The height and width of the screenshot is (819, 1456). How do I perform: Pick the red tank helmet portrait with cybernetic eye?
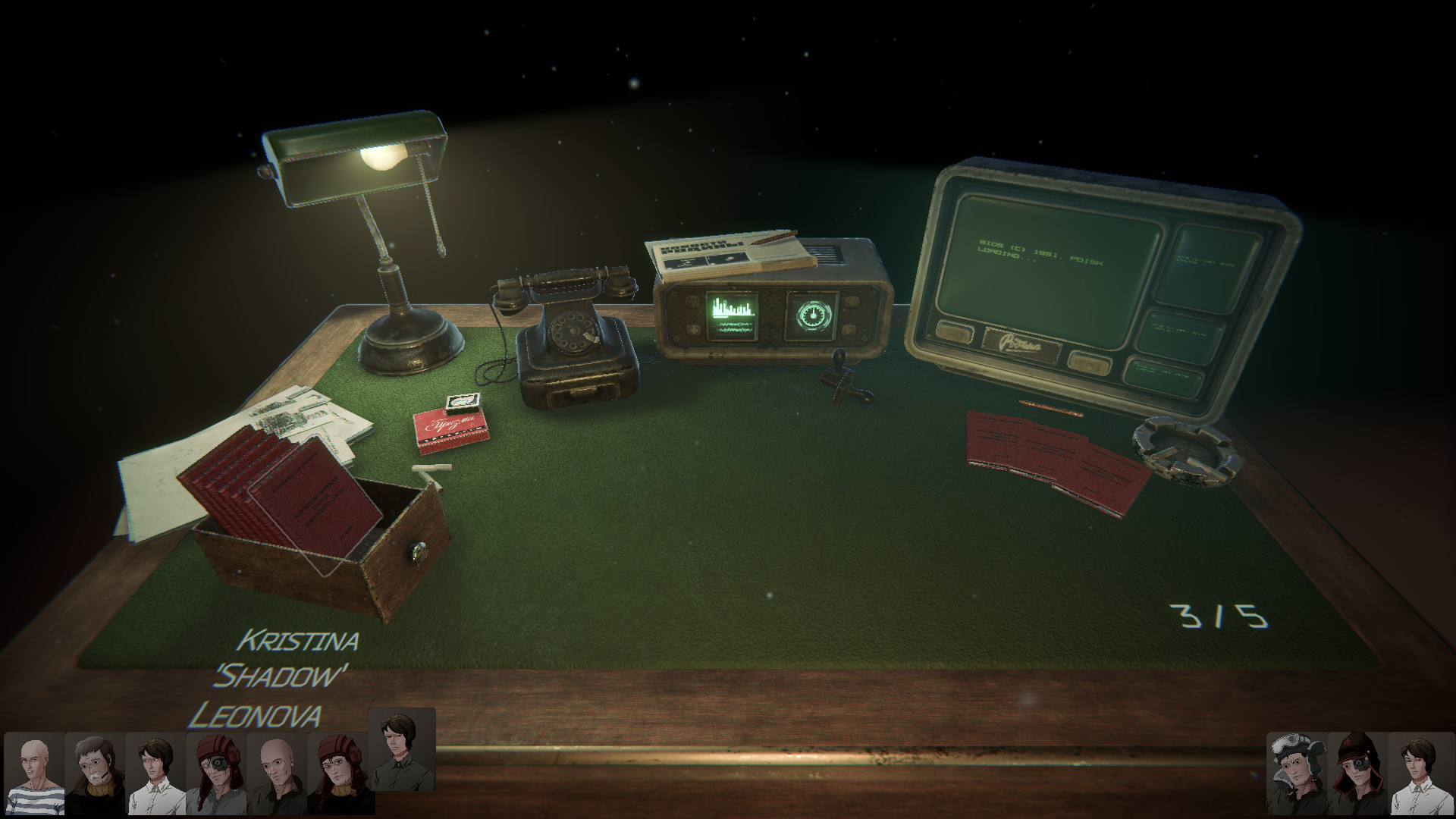pyautogui.click(x=216, y=773)
